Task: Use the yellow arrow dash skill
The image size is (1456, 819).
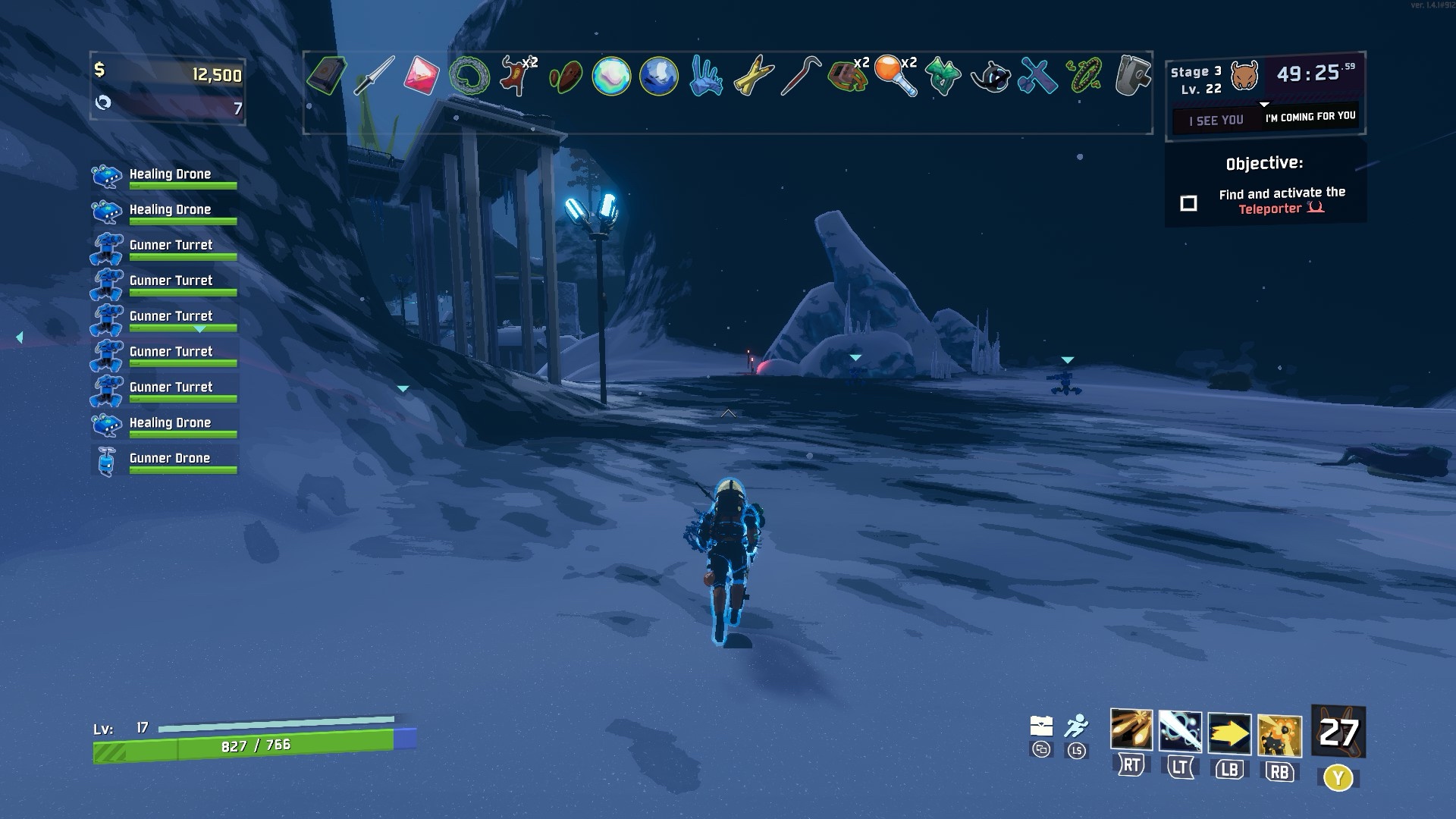Action: [1229, 733]
